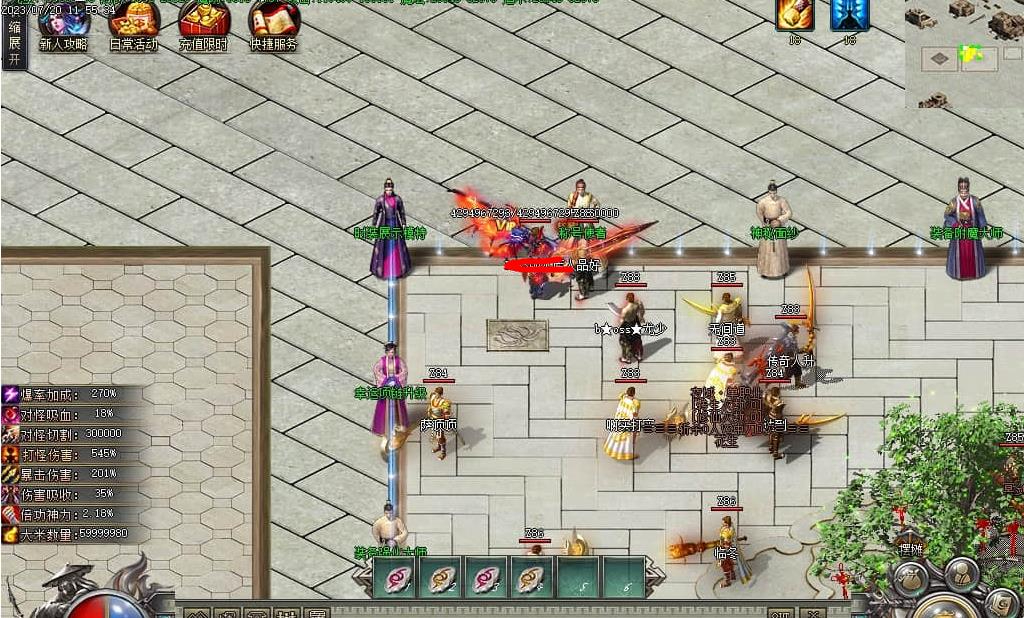This screenshot has height=618, width=1024.
Task: Use the scroll in hotbar slot 2
Action: (440, 578)
